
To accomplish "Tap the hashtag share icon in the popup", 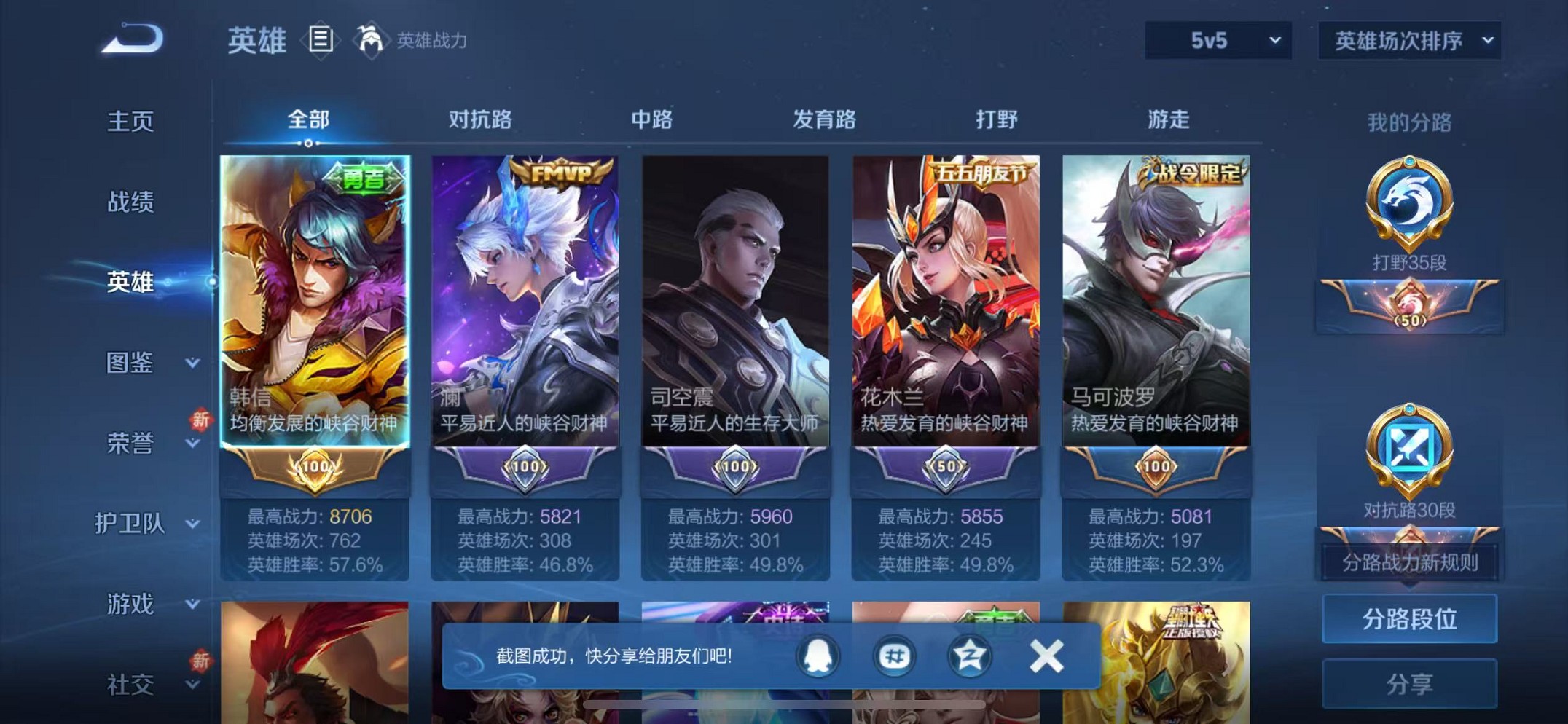I will click(896, 655).
